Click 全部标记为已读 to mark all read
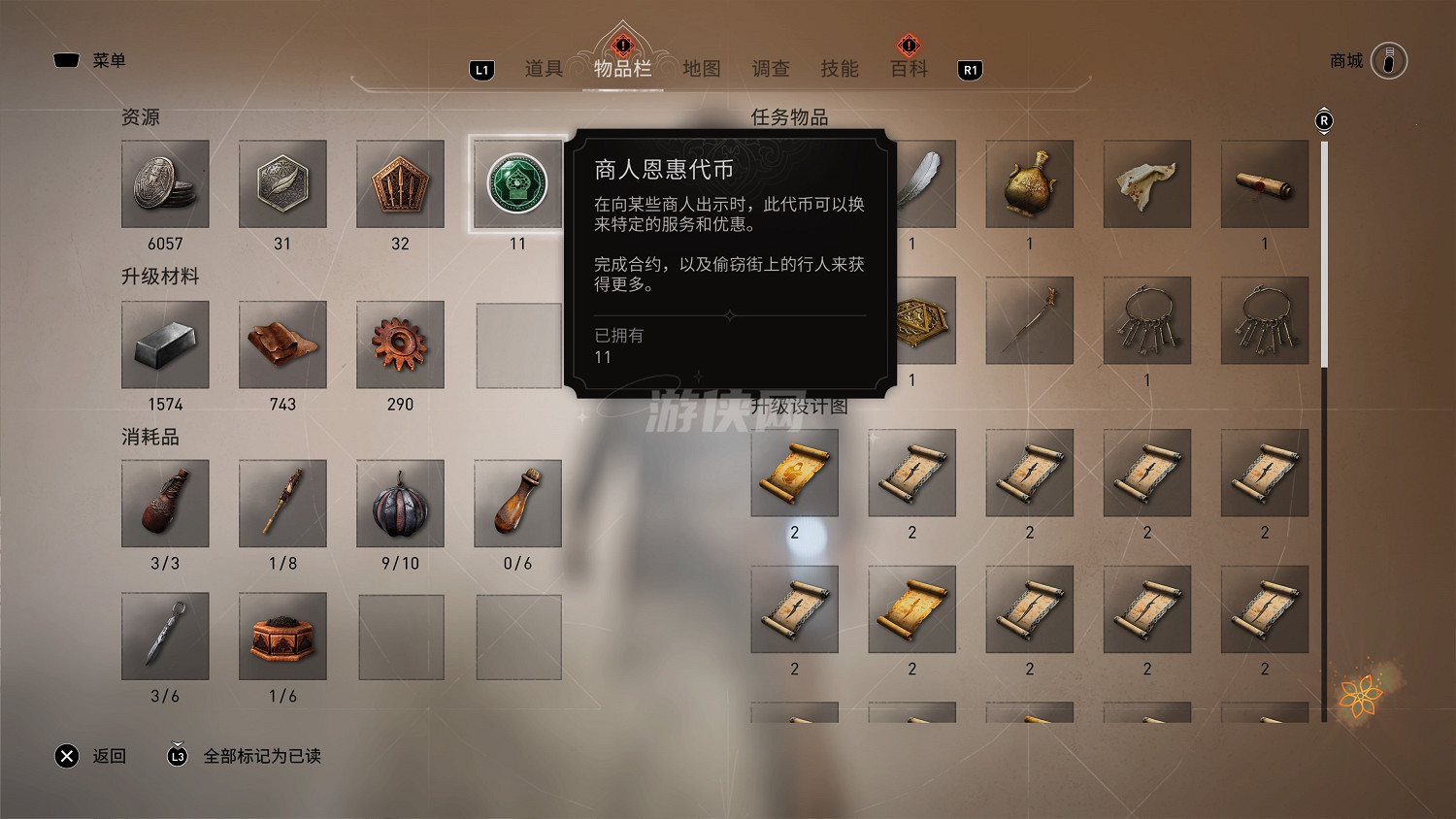This screenshot has height=819, width=1456. point(262,756)
